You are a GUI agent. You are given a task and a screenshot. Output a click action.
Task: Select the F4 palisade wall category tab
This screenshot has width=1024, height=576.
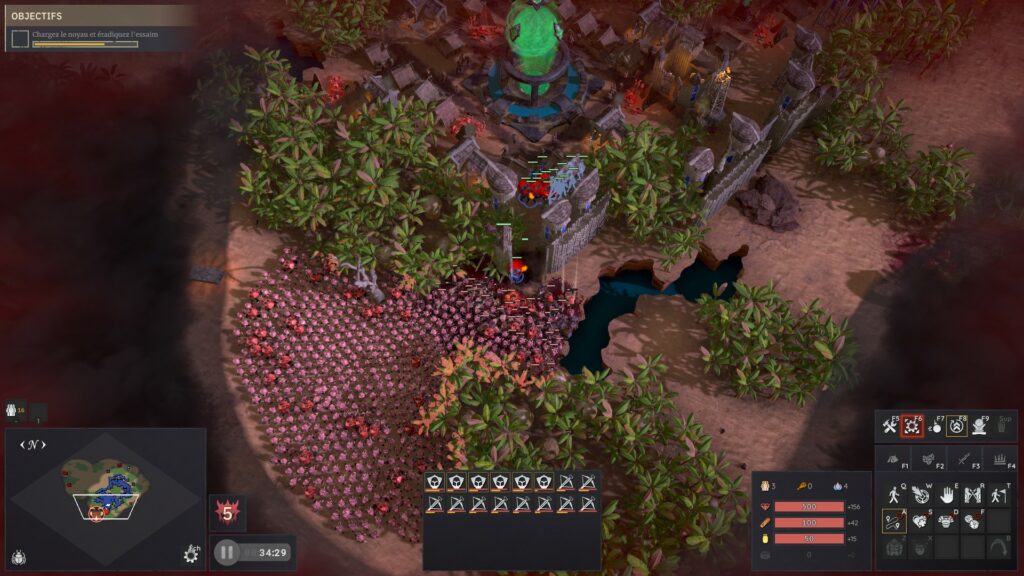998,460
